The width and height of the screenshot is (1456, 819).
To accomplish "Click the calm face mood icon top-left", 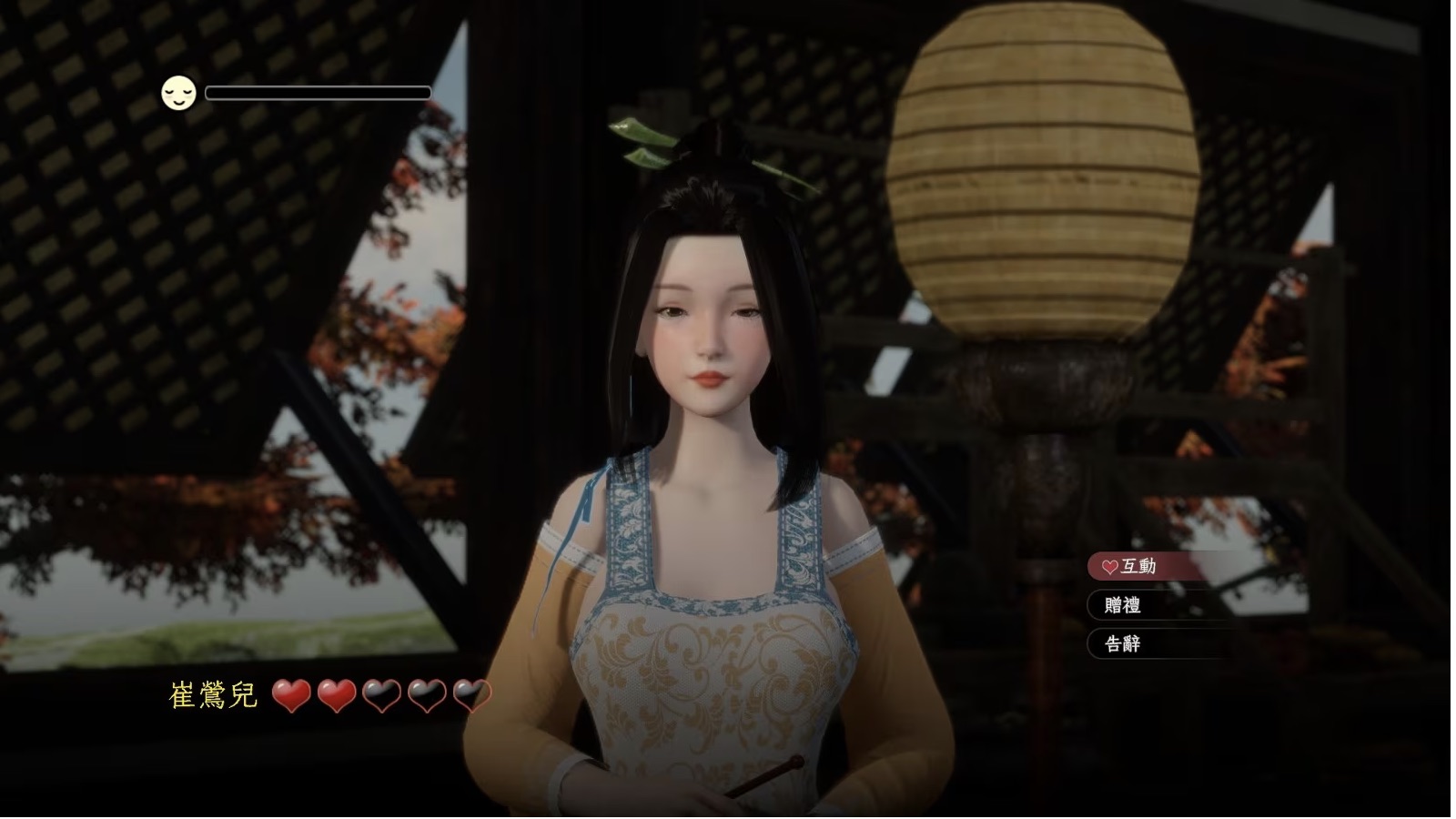I will [177, 92].
